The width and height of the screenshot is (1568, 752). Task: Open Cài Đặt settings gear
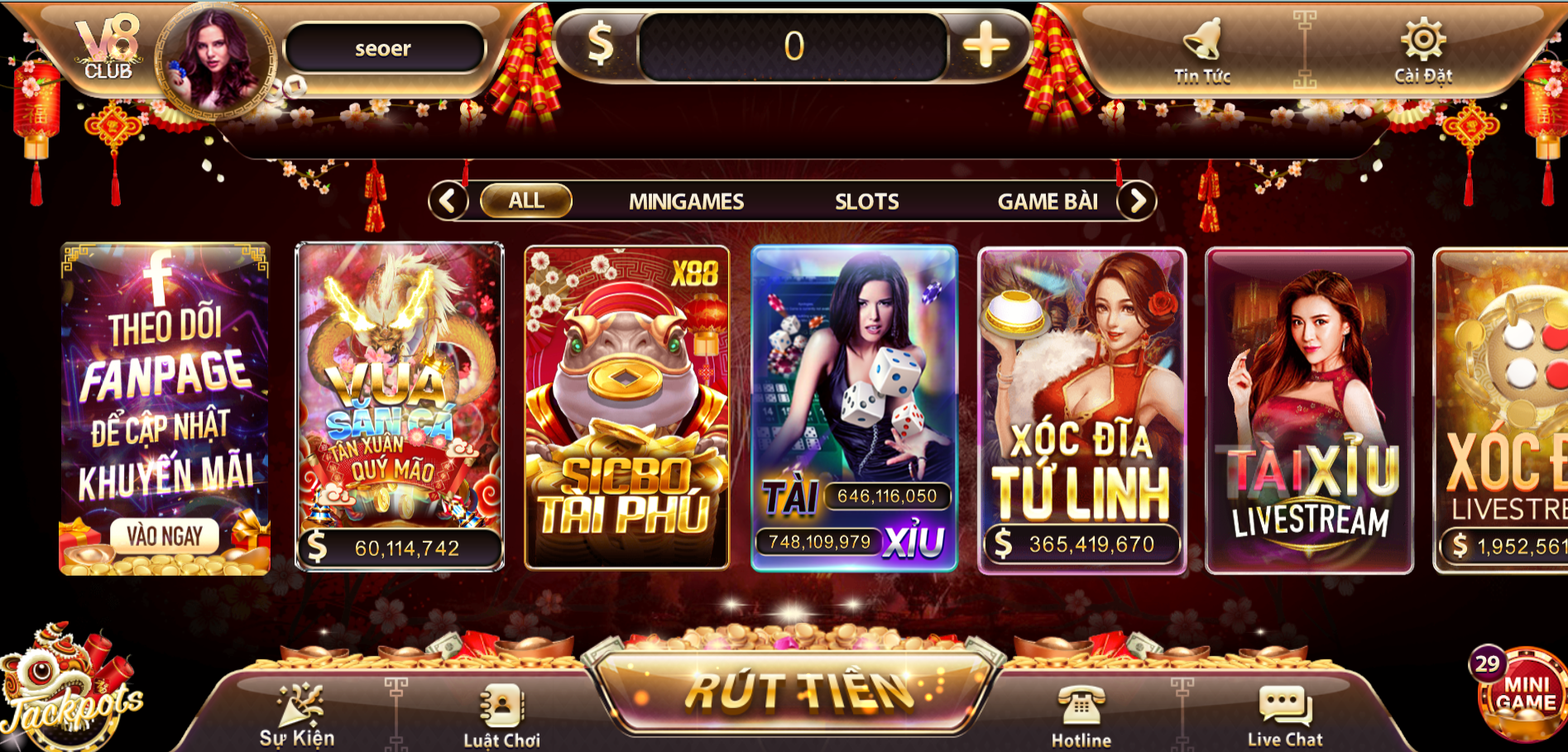1422,50
